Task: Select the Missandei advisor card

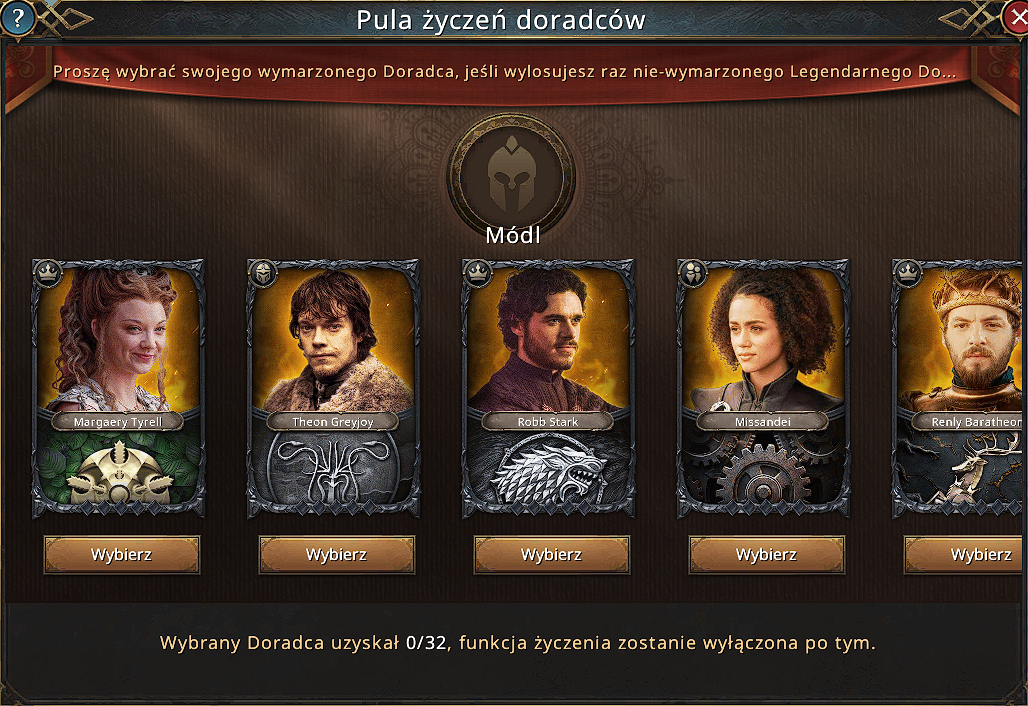Action: 763,388
